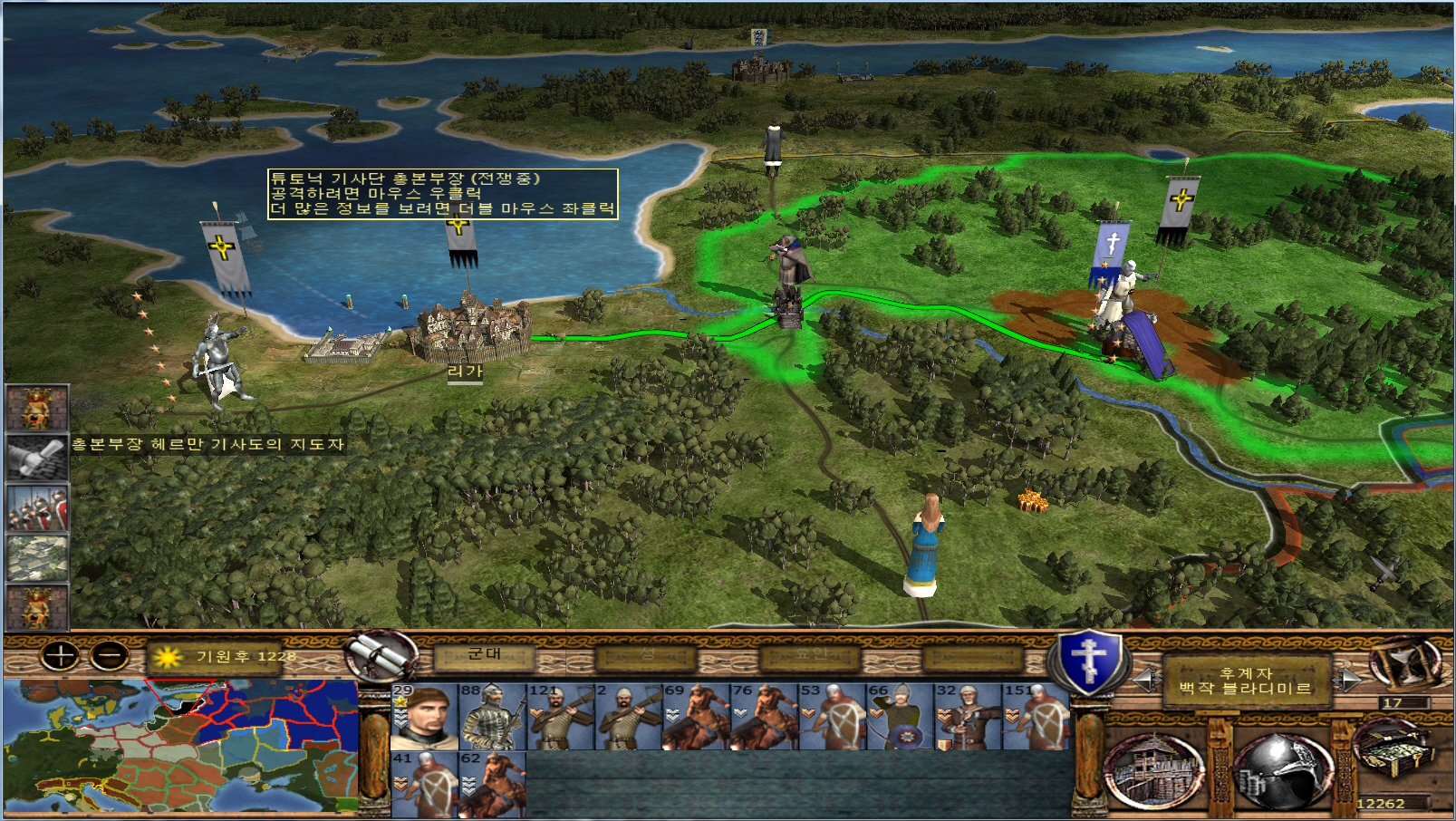This screenshot has height=821, width=1456.
Task: Open the scroll icon on left sidebar
Action: (x=37, y=457)
